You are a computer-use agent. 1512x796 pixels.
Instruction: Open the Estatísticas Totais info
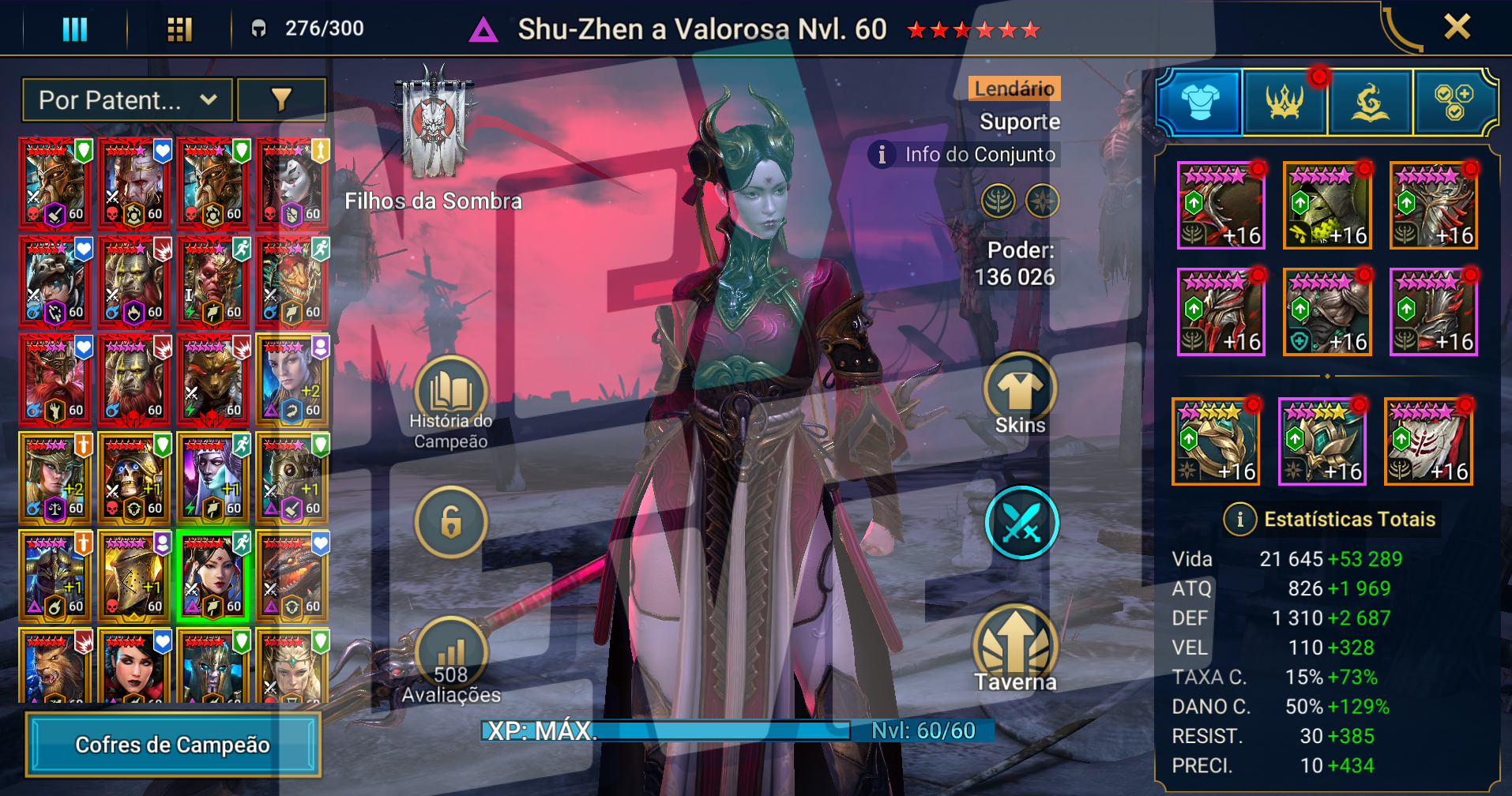(x=1239, y=519)
